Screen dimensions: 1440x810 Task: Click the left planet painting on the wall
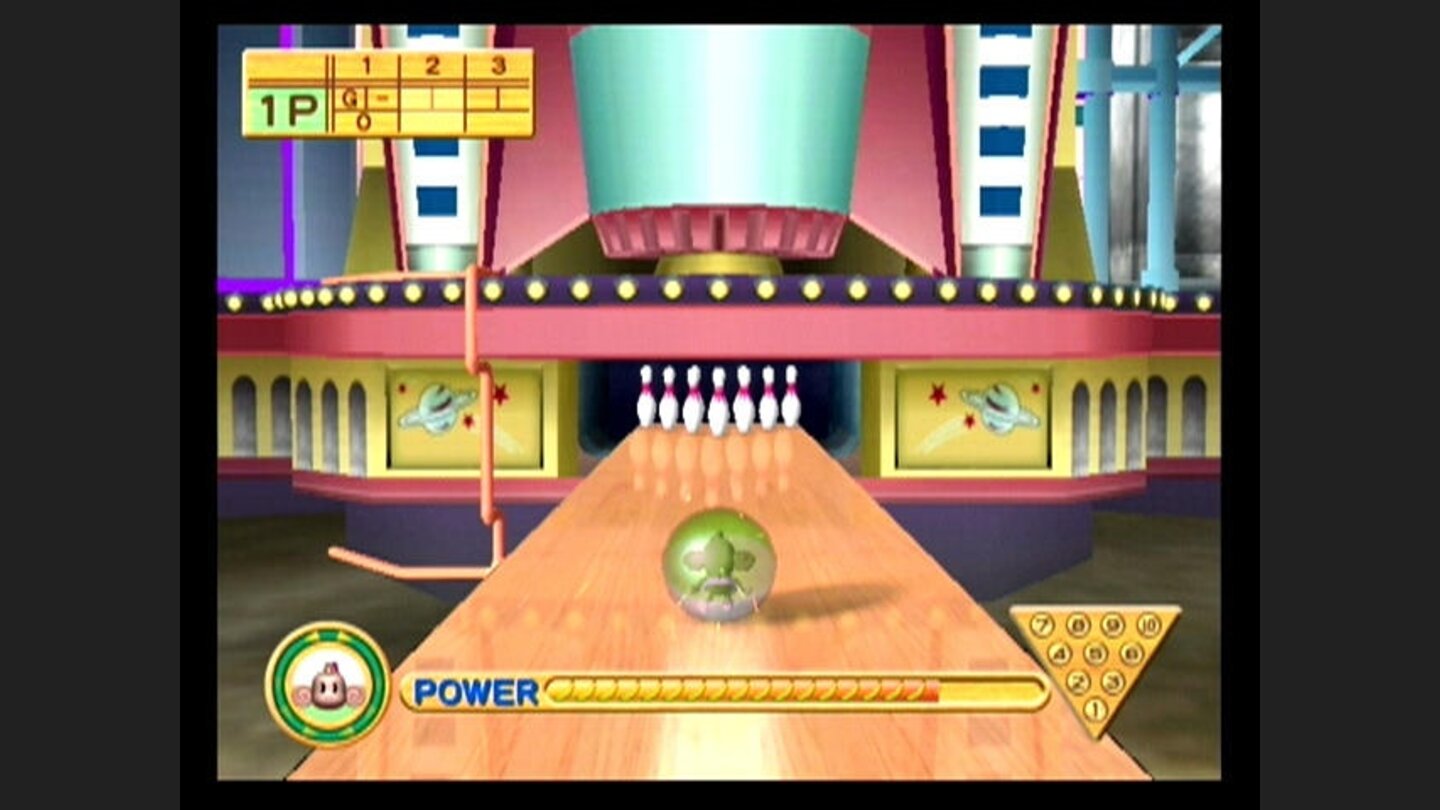point(437,408)
